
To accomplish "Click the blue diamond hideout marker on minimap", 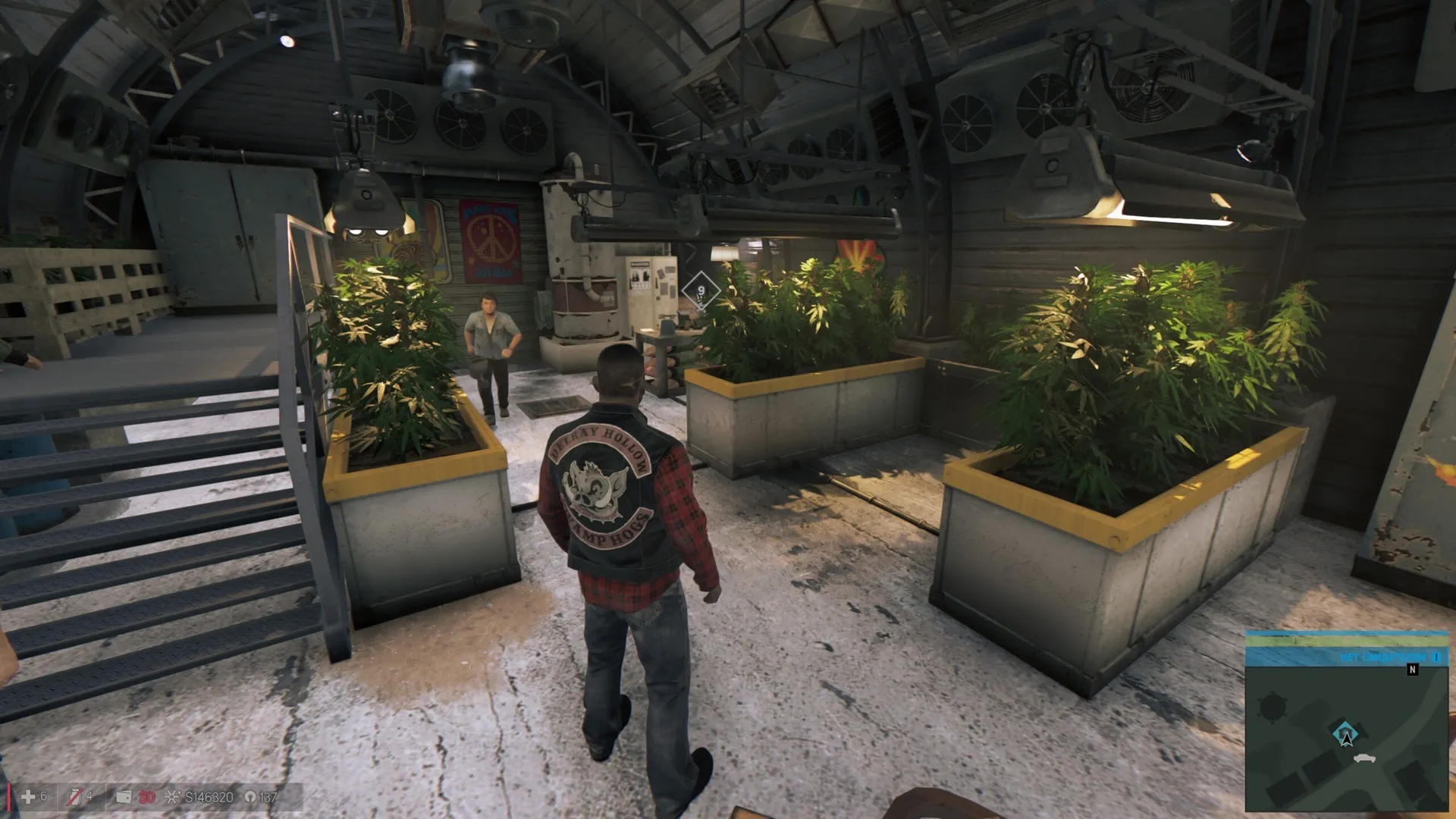I will 1345,733.
